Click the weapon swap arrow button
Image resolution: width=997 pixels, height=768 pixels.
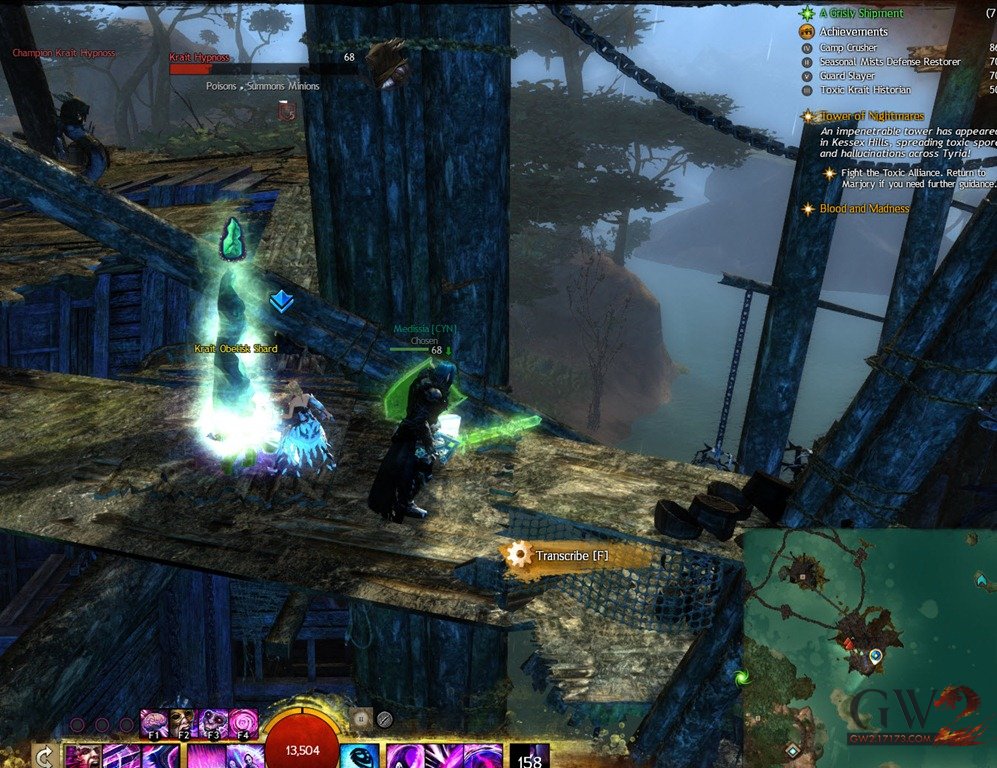[x=44, y=756]
